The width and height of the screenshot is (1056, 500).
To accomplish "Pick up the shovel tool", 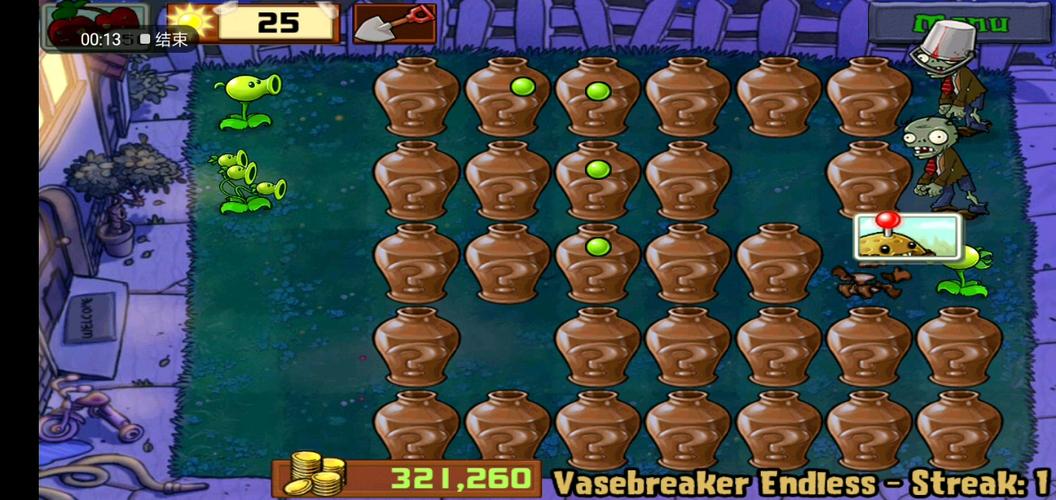I will coord(395,23).
